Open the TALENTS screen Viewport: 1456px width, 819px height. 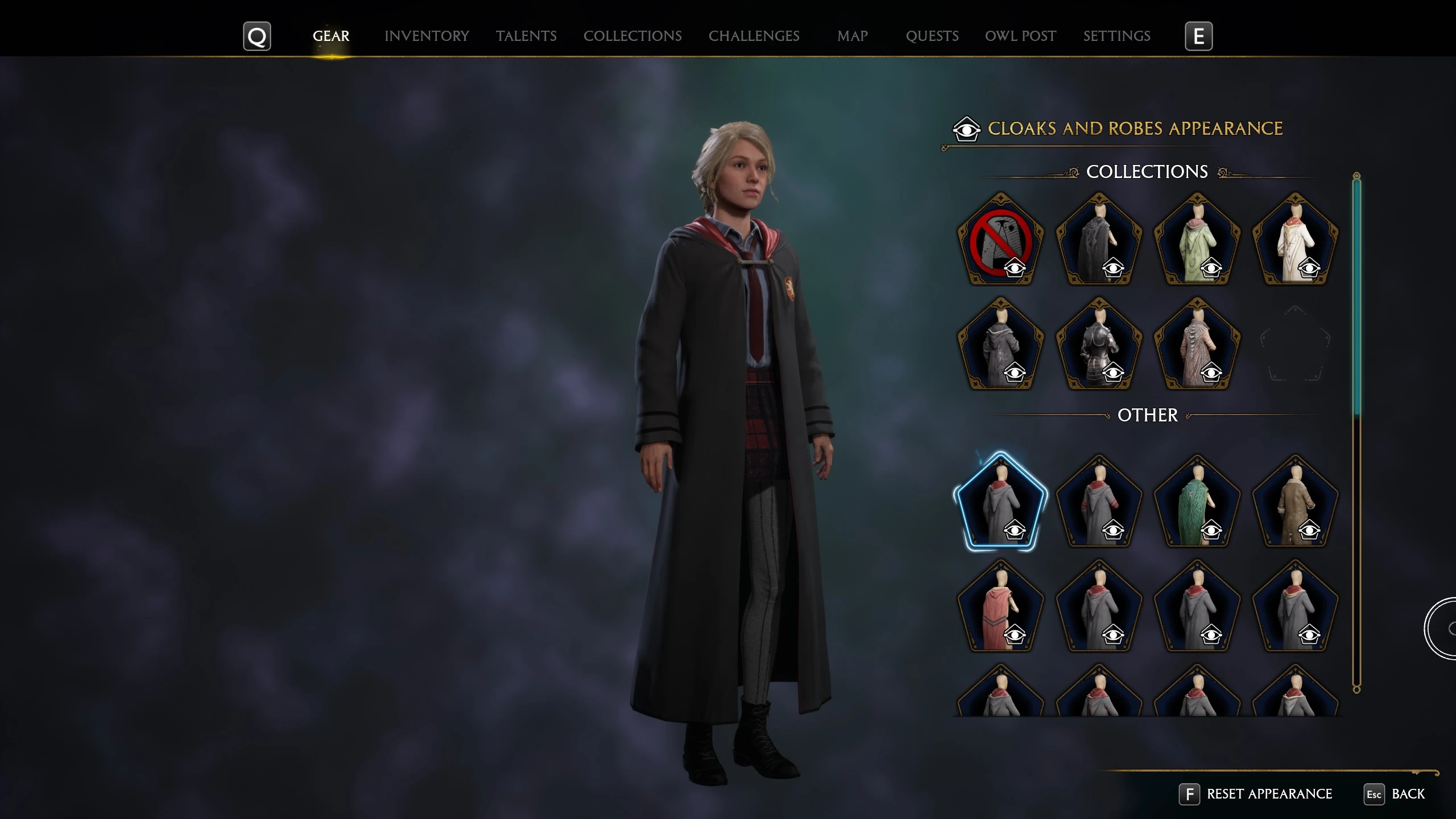pyautogui.click(x=526, y=35)
